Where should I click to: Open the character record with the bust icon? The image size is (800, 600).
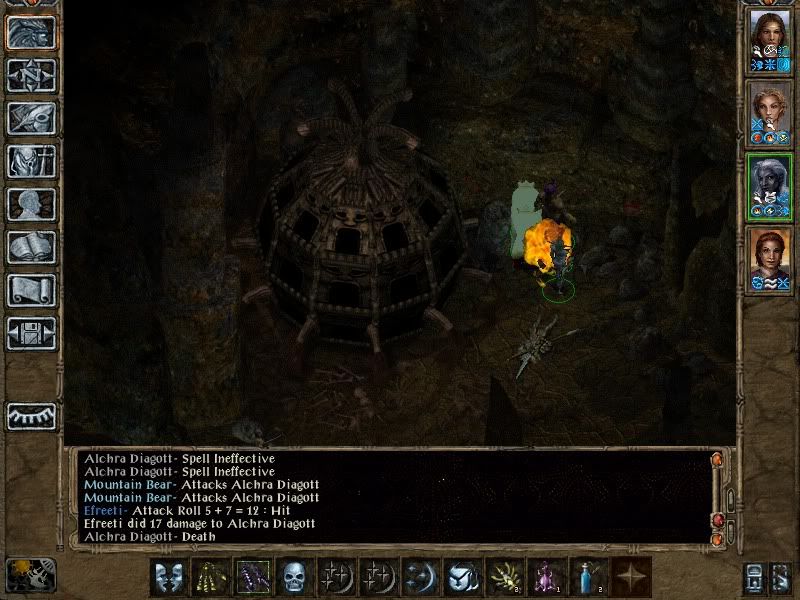point(31,204)
